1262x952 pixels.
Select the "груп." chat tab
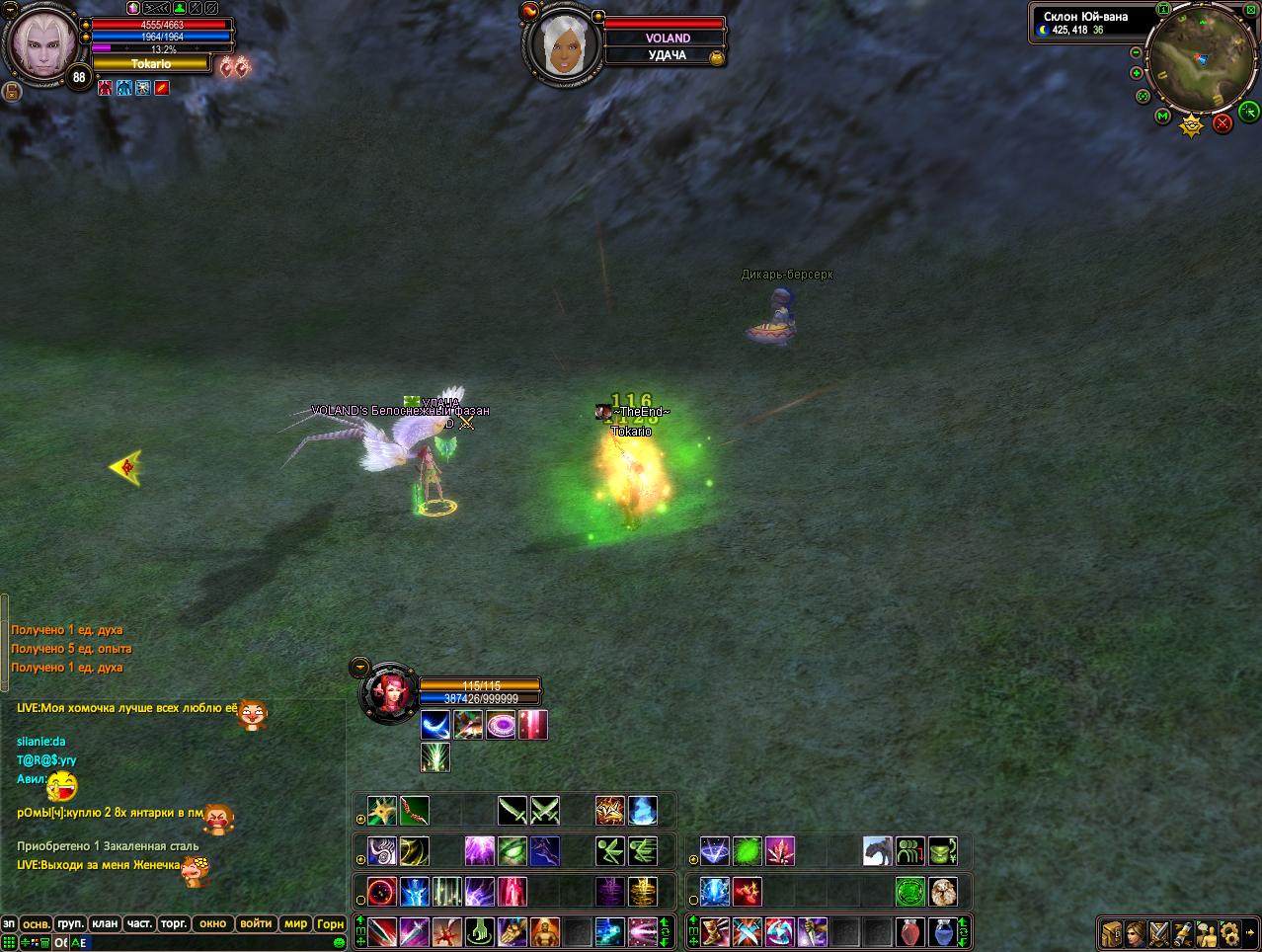coord(70,923)
